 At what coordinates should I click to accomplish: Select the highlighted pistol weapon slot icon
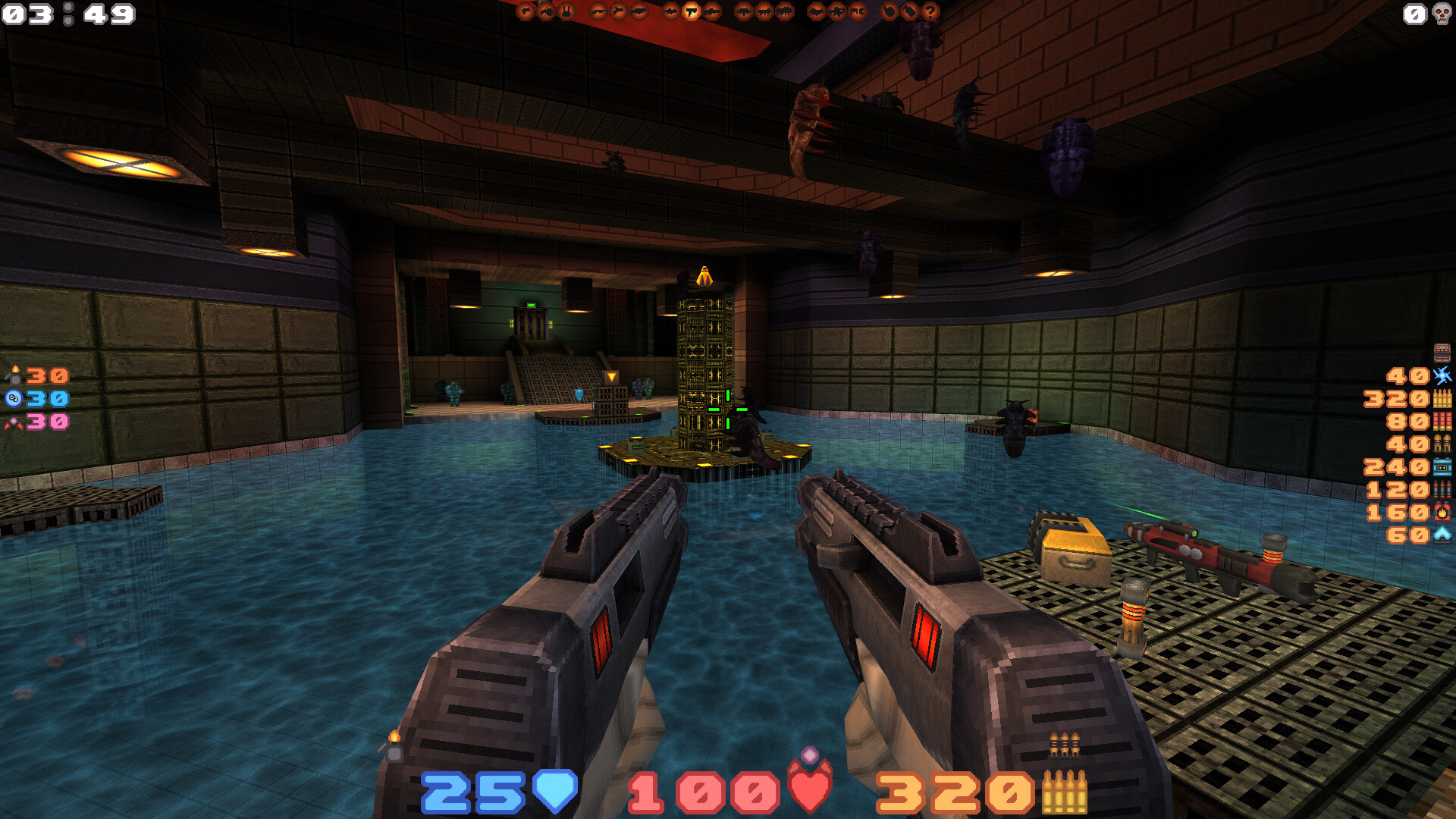pyautogui.click(x=690, y=11)
